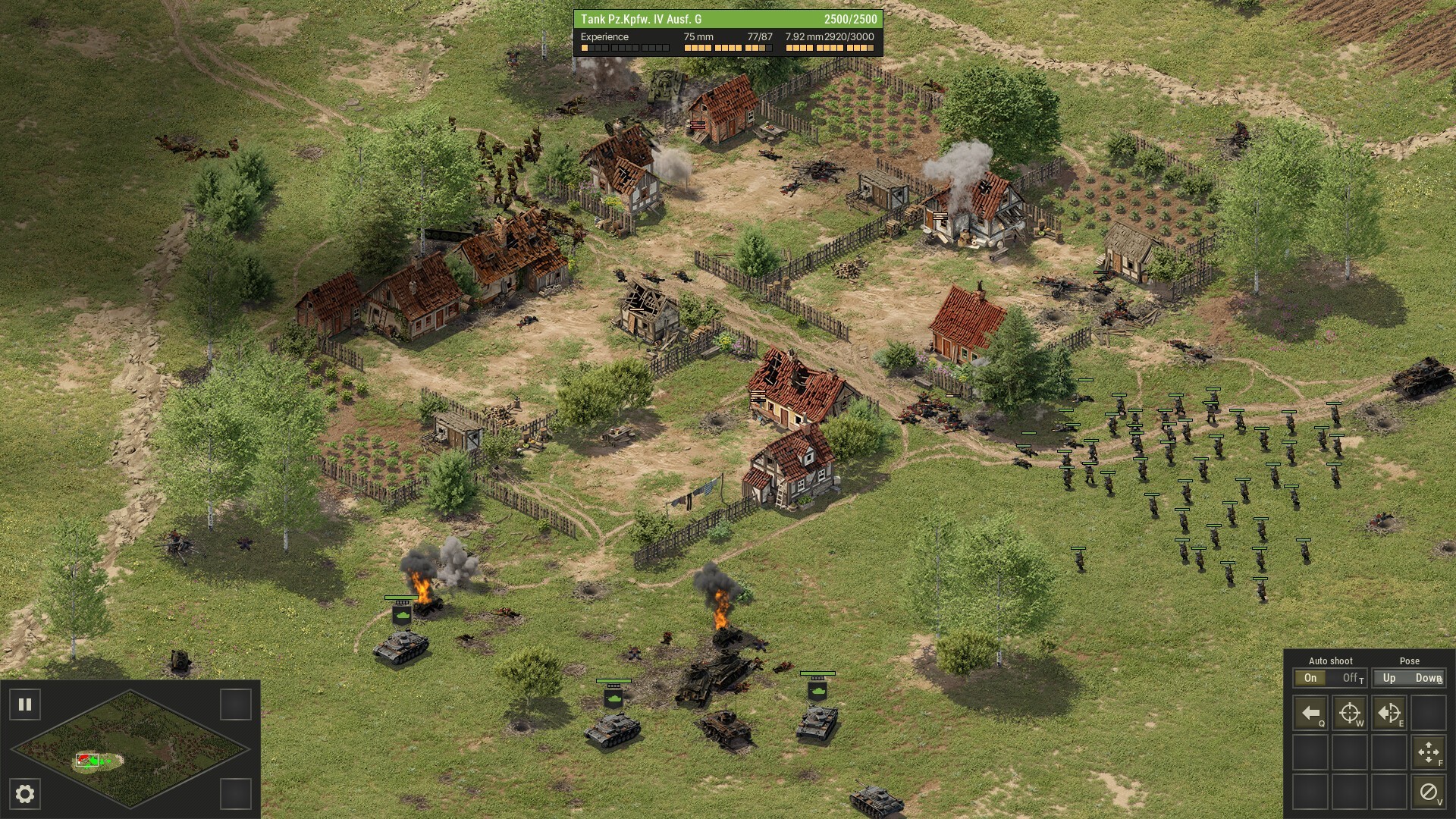This screenshot has height=819, width=1456.
Task: Set Pose to Down
Action: point(1427,678)
